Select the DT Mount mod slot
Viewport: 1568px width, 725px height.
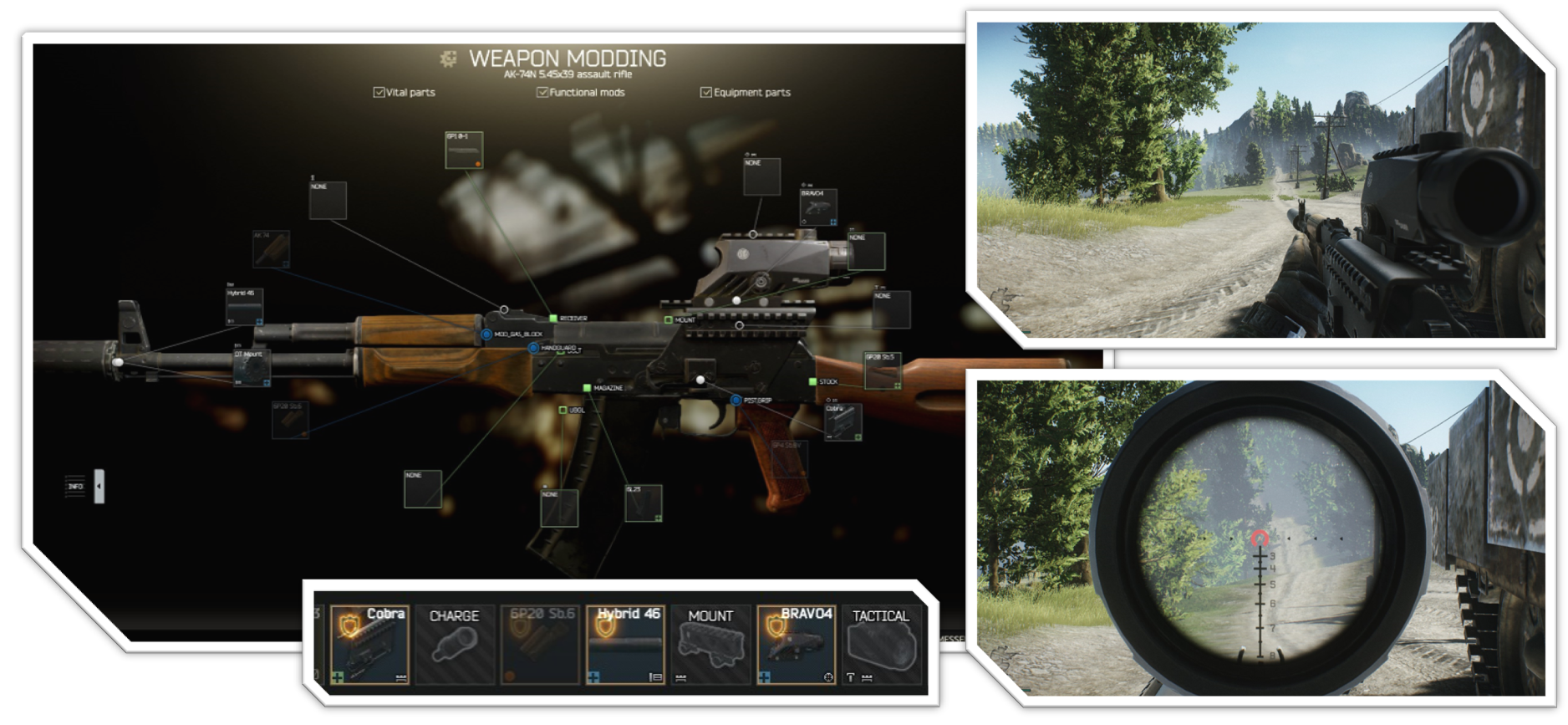coord(251,367)
